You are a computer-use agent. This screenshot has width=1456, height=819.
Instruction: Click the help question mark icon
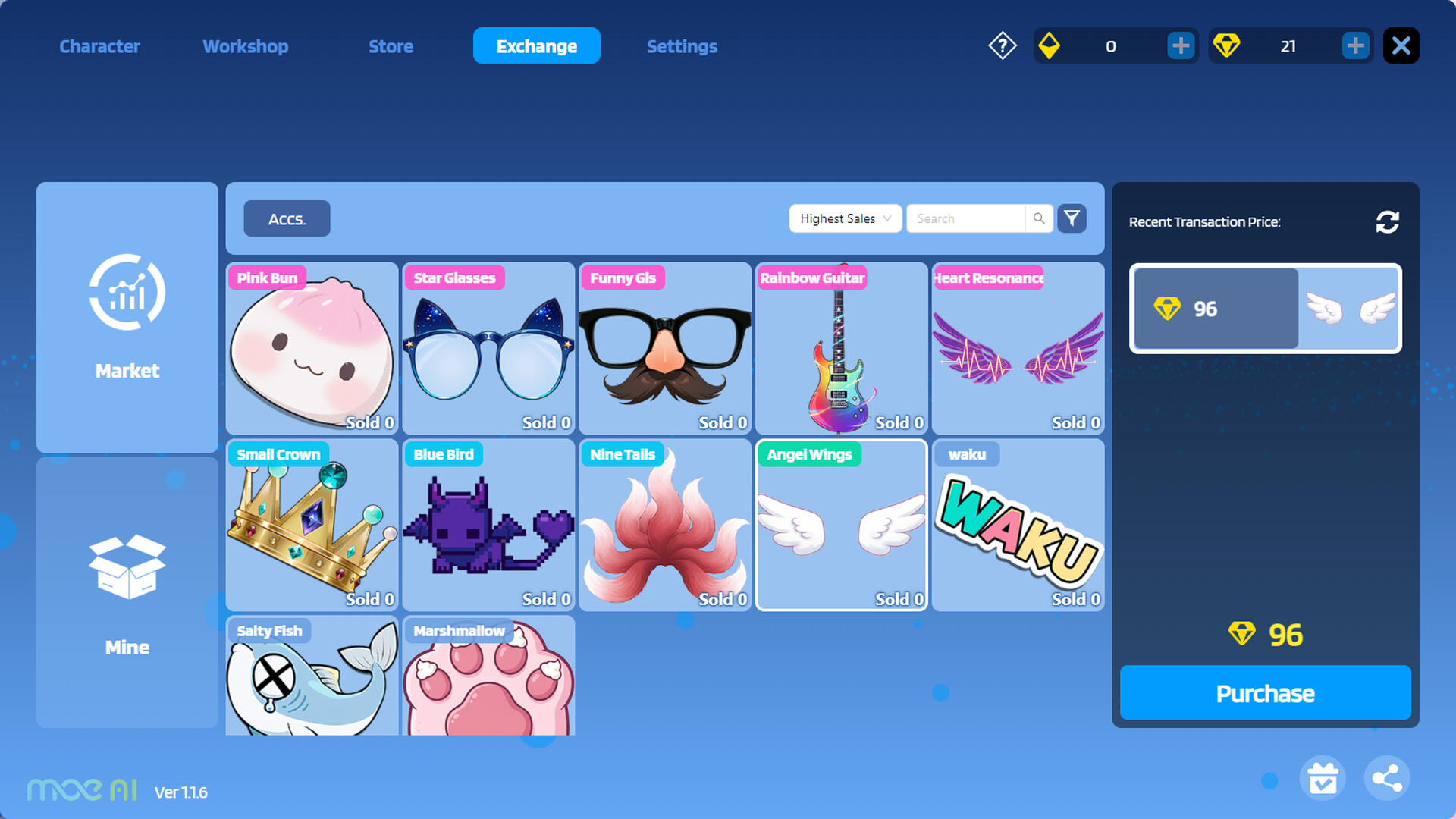pos(1002,45)
